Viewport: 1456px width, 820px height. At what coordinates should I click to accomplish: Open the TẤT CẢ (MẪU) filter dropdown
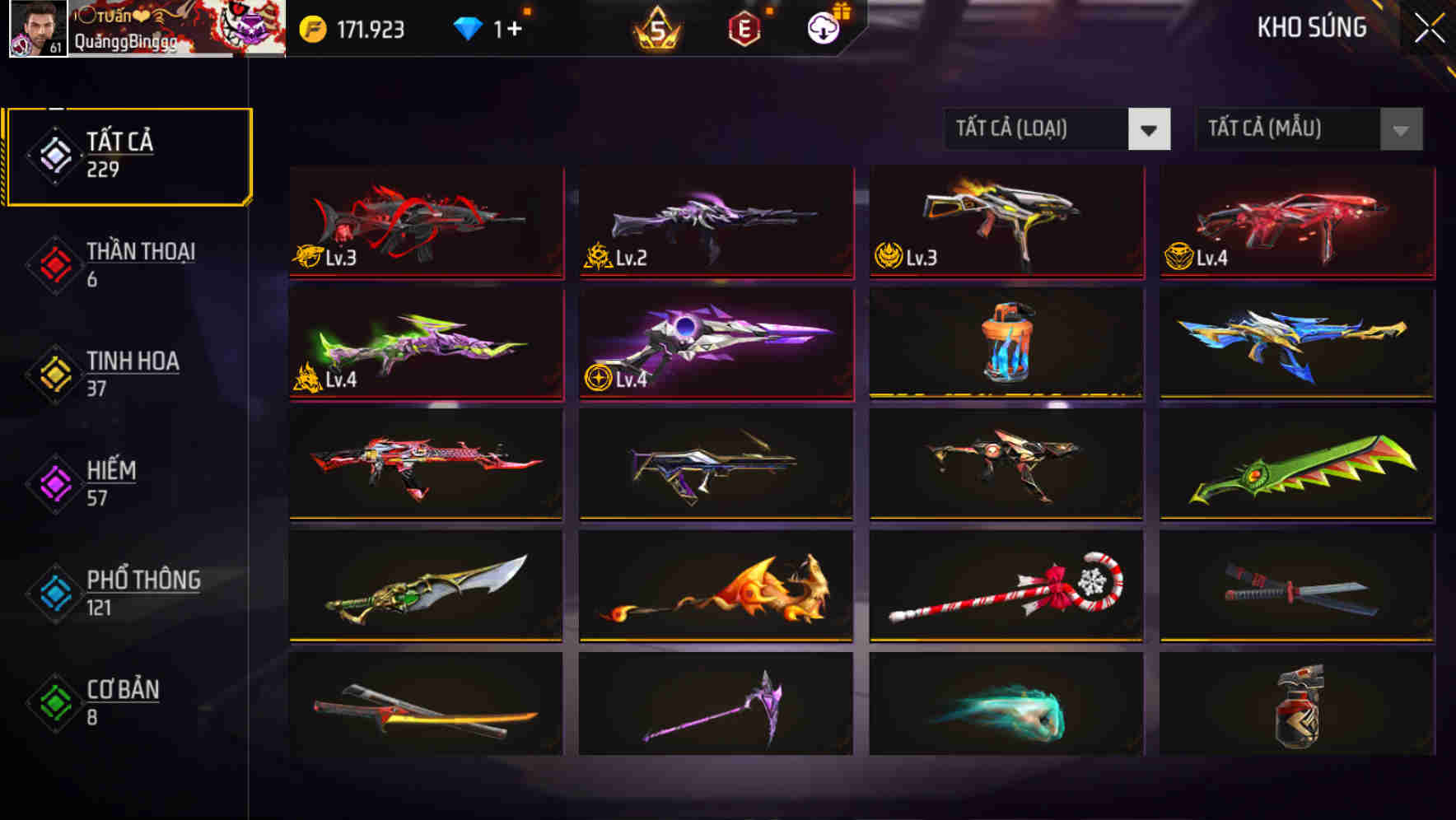pos(1308,129)
